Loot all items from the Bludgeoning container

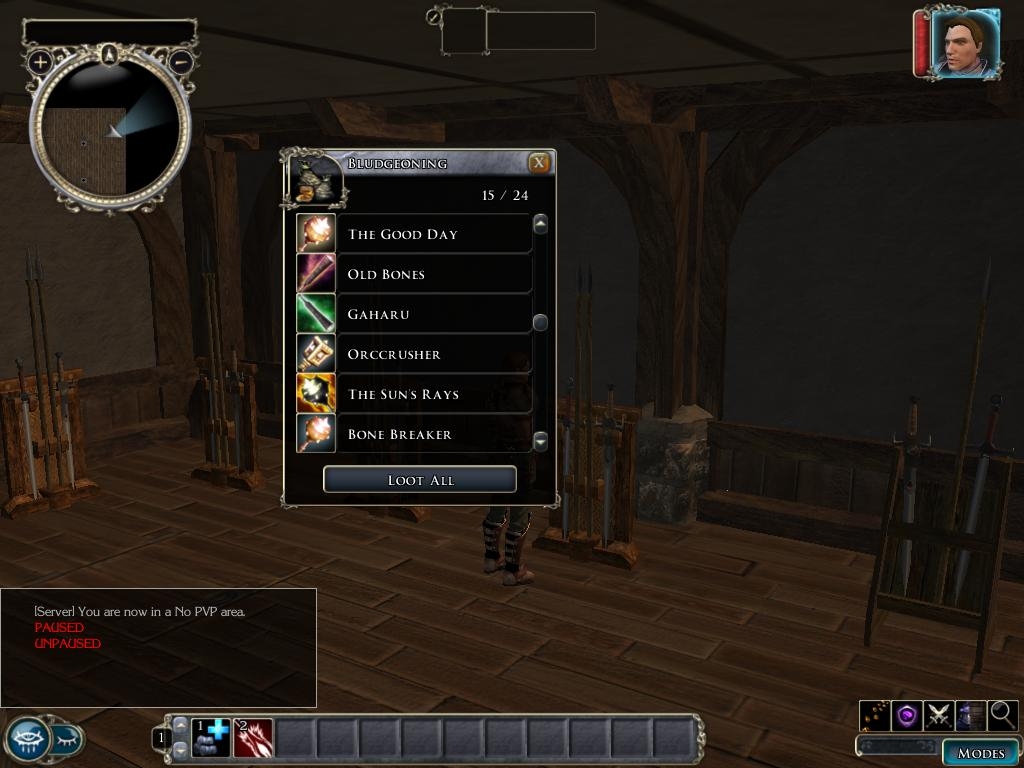click(x=420, y=480)
